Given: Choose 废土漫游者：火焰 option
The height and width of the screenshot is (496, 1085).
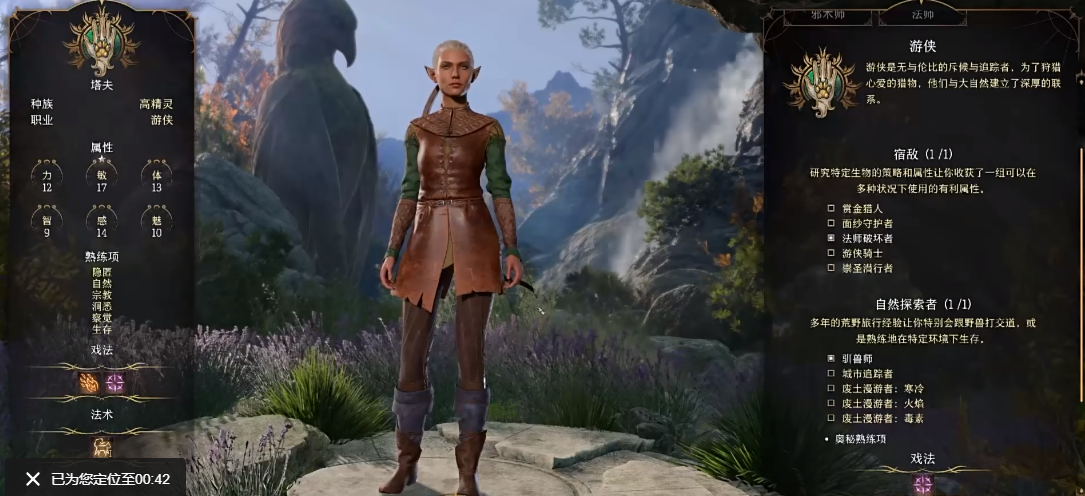Looking at the screenshot, I should pyautogui.click(x=831, y=403).
